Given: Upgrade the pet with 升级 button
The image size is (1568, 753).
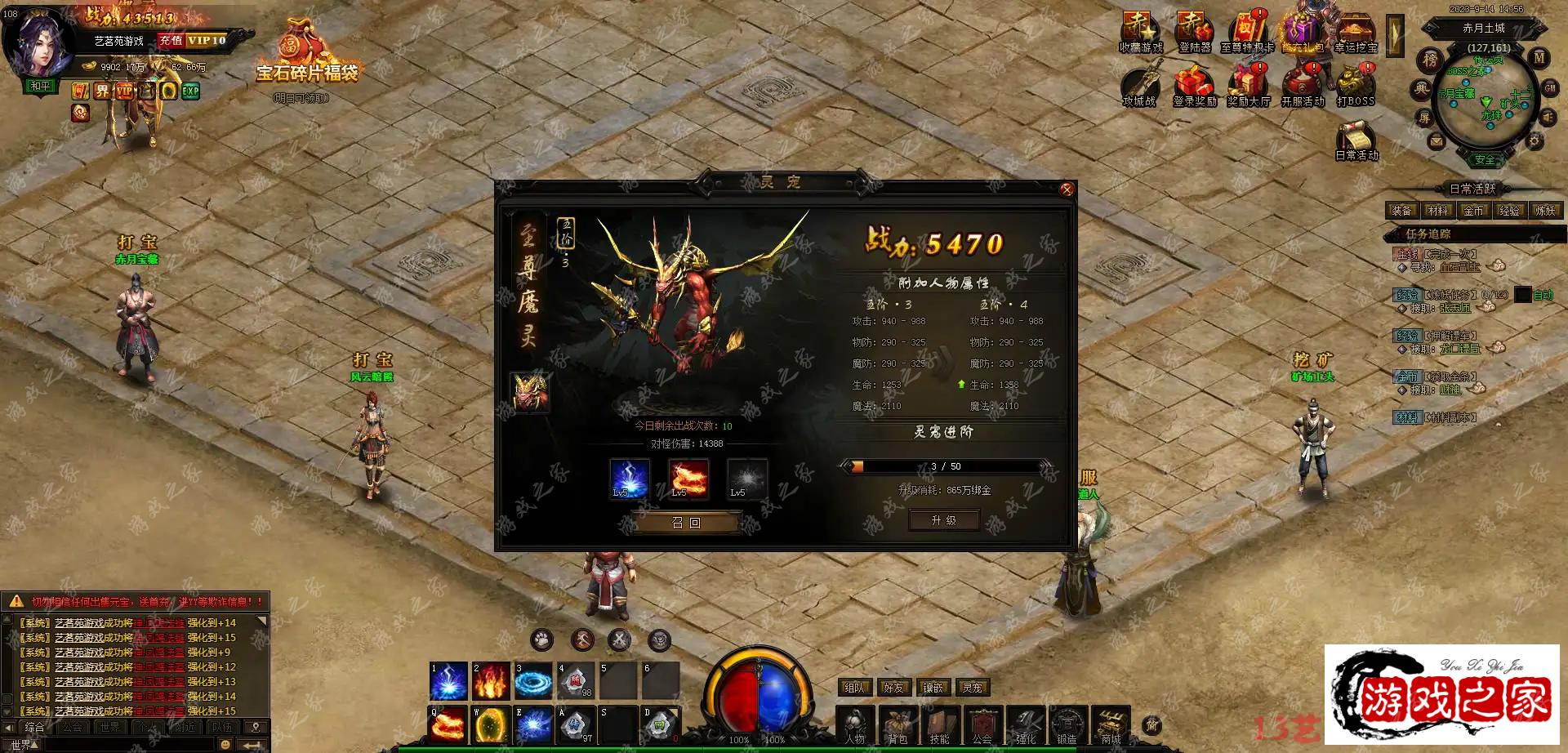Looking at the screenshot, I should click(x=944, y=520).
